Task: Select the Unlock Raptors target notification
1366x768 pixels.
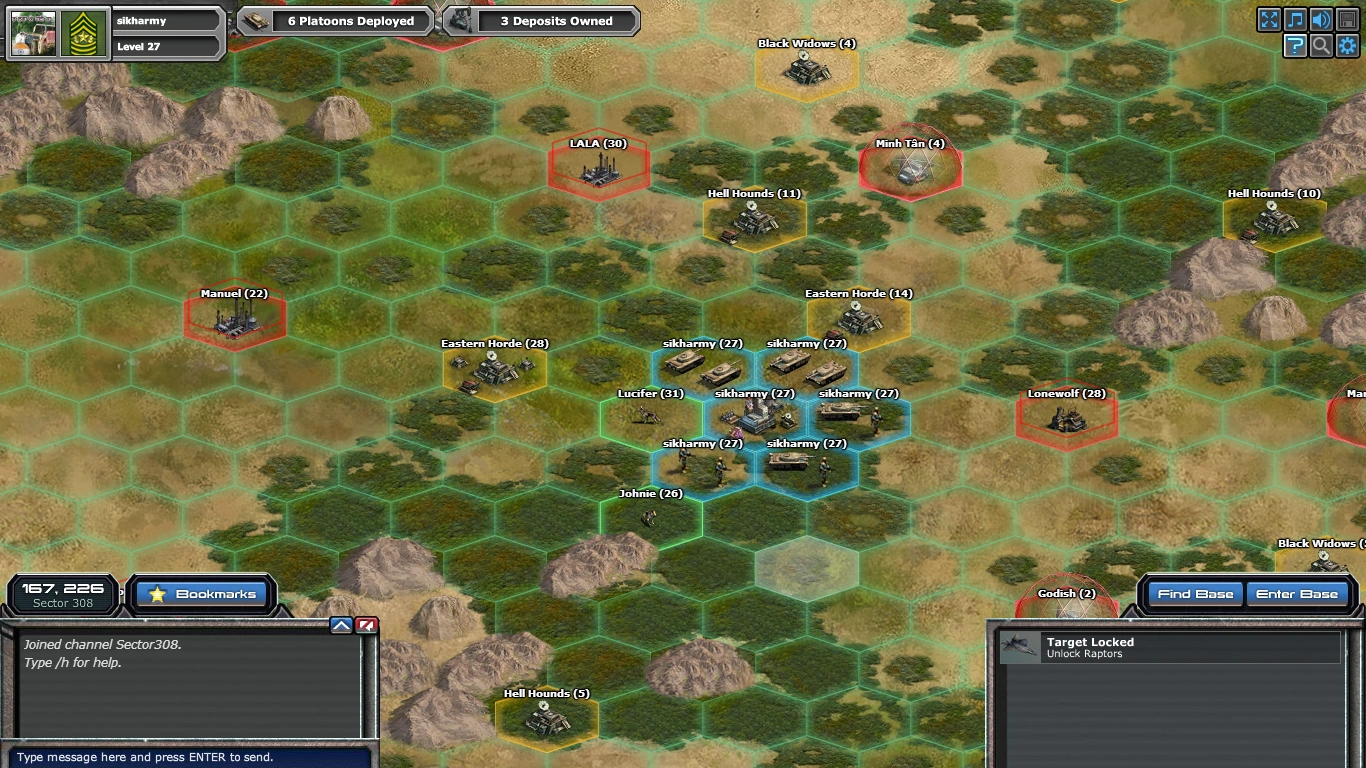Action: tap(1170, 647)
